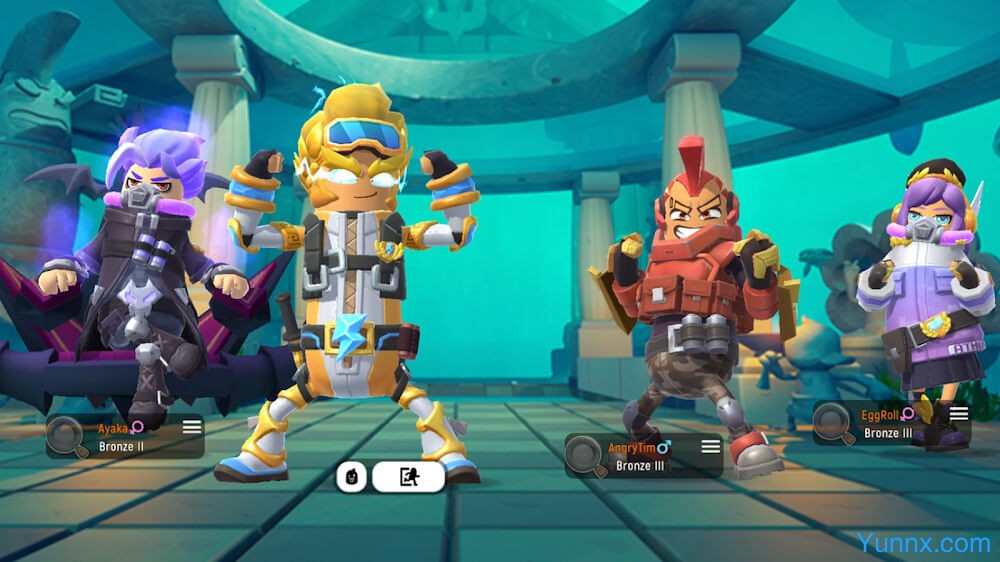Select AngryTim's player name
The height and width of the screenshot is (562, 1000).
click(x=636, y=448)
